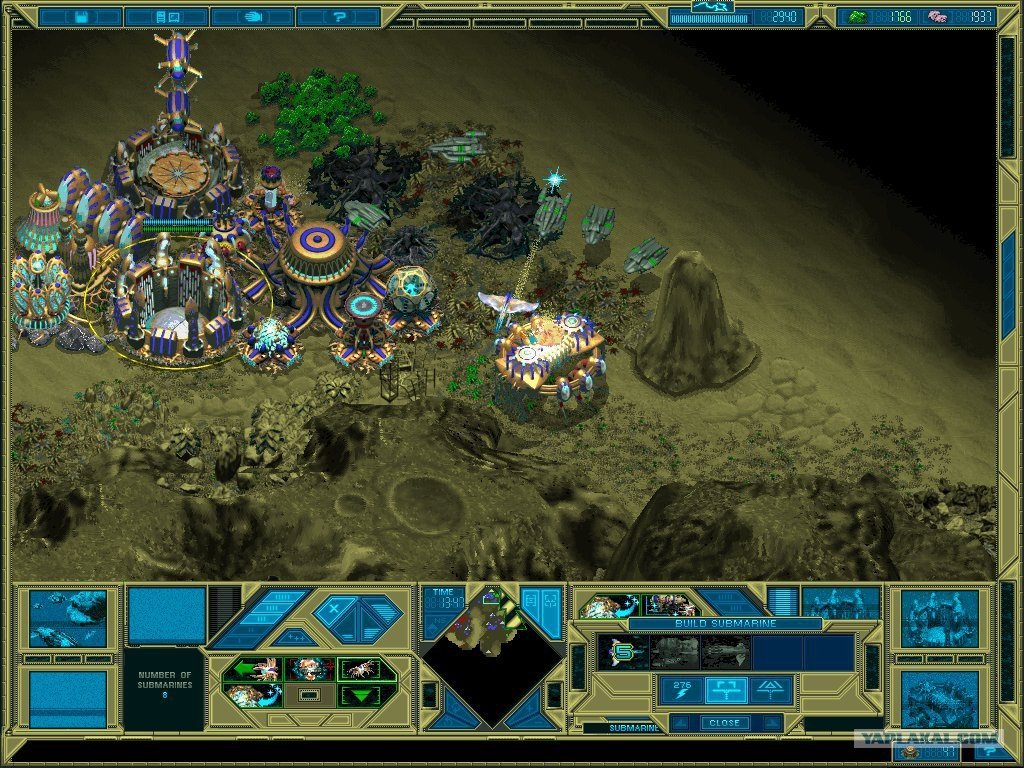Activate the highlighted middle build mode button
Image resolution: width=1024 pixels, height=768 pixels.
[726, 689]
